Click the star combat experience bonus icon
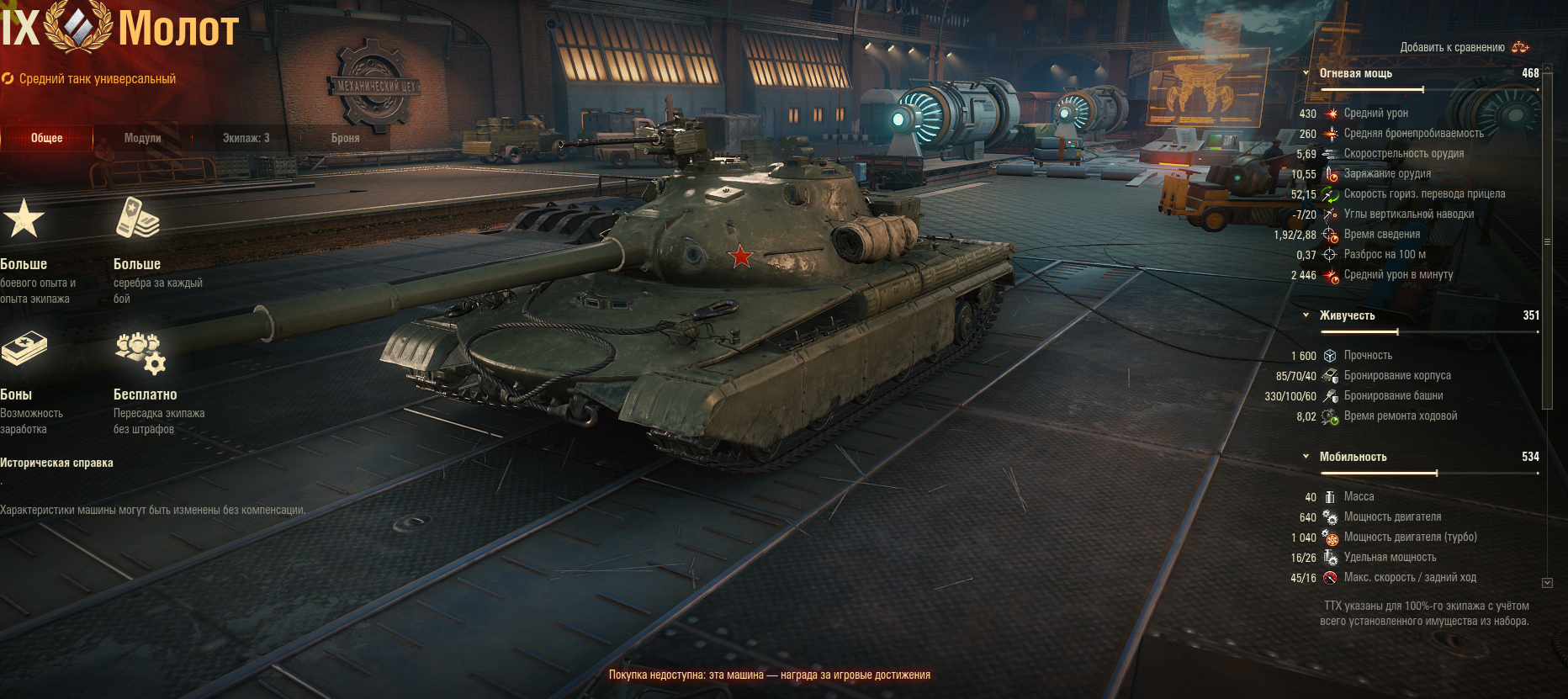The width and height of the screenshot is (1568, 699). pyautogui.click(x=24, y=219)
